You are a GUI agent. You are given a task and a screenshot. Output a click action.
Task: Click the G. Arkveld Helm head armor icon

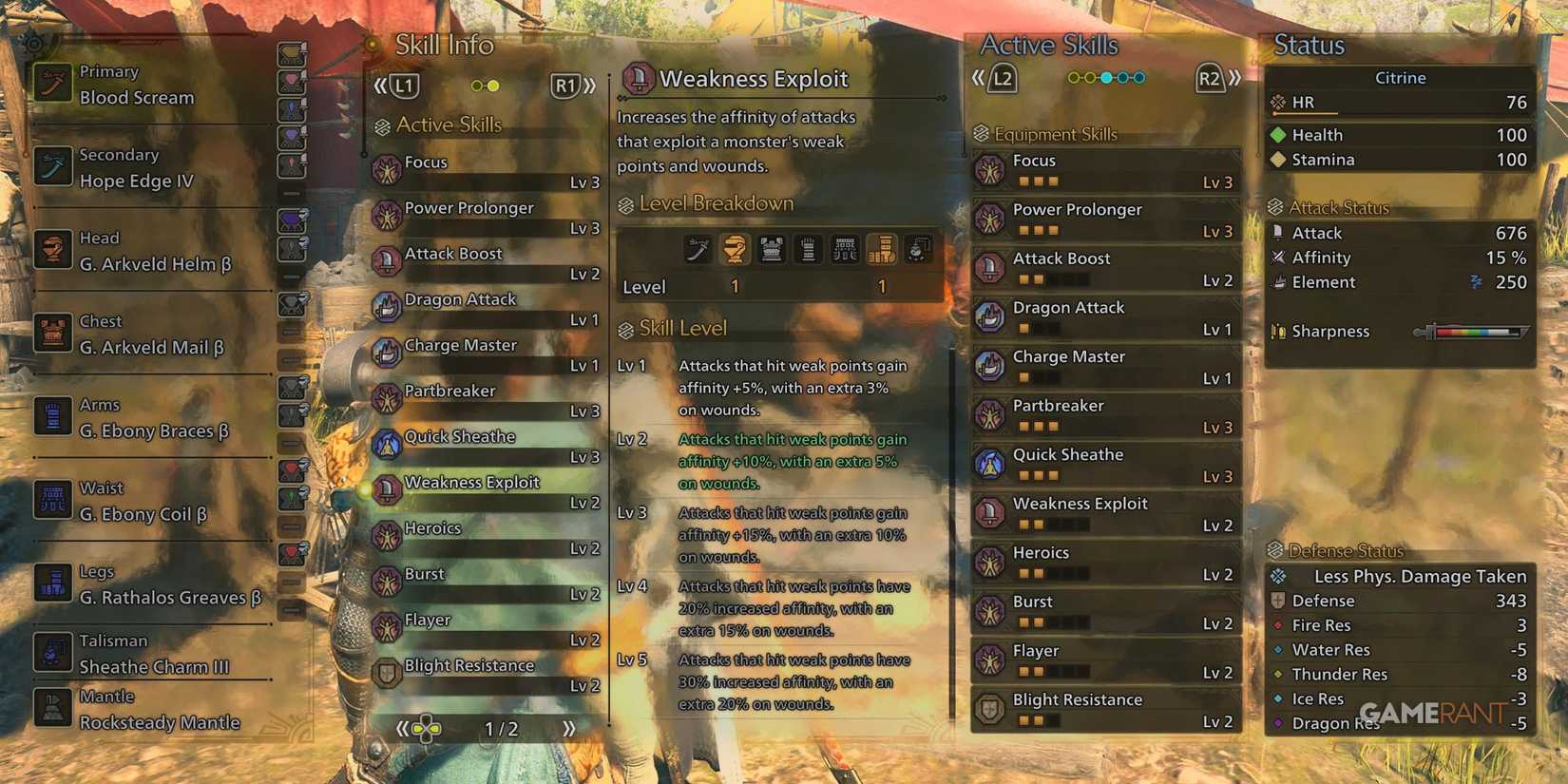coord(52,250)
